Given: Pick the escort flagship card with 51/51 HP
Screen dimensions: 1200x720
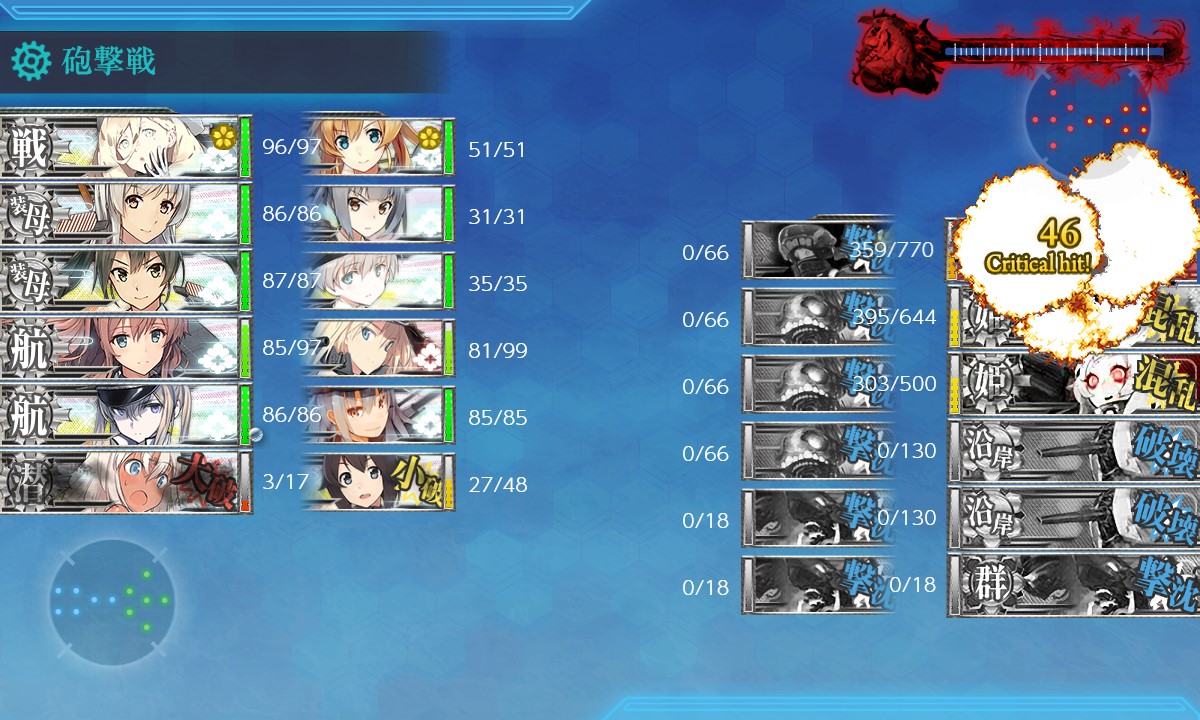Looking at the screenshot, I should (x=378, y=148).
